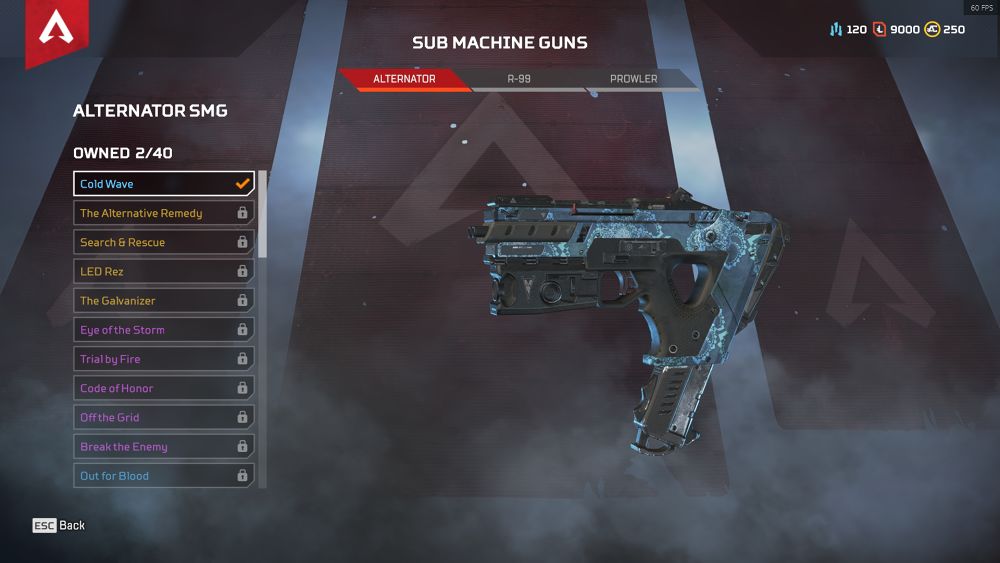Choose the Cold Wave skin
This screenshot has height=563, width=1000.
click(164, 184)
